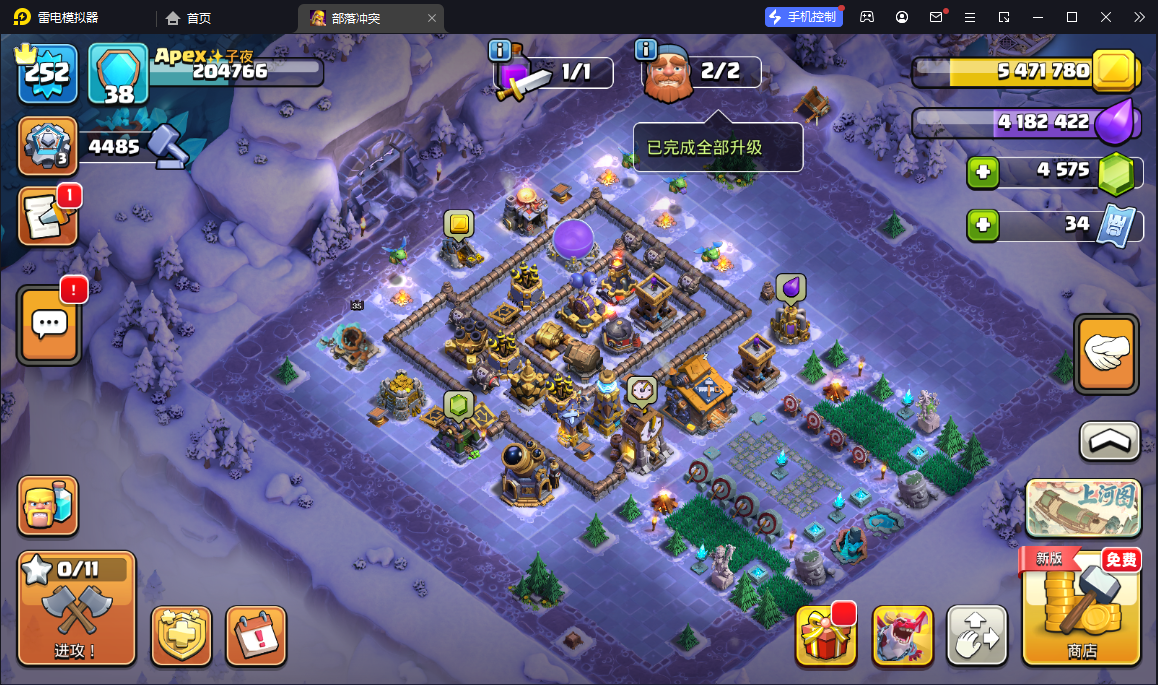Close the 部落冲突 emulator tab
The width and height of the screenshot is (1158, 685).
point(432,18)
